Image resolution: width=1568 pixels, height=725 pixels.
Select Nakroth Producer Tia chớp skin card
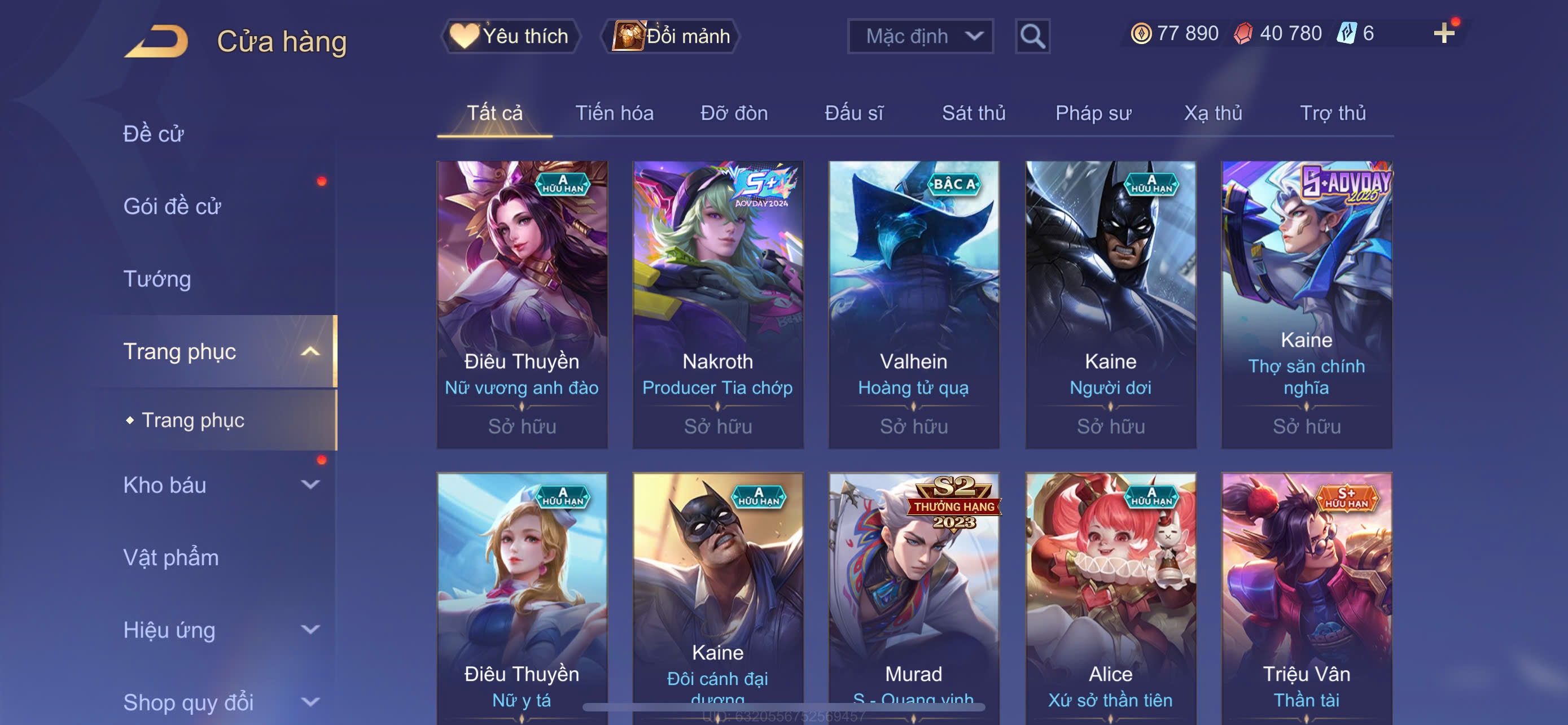717,304
